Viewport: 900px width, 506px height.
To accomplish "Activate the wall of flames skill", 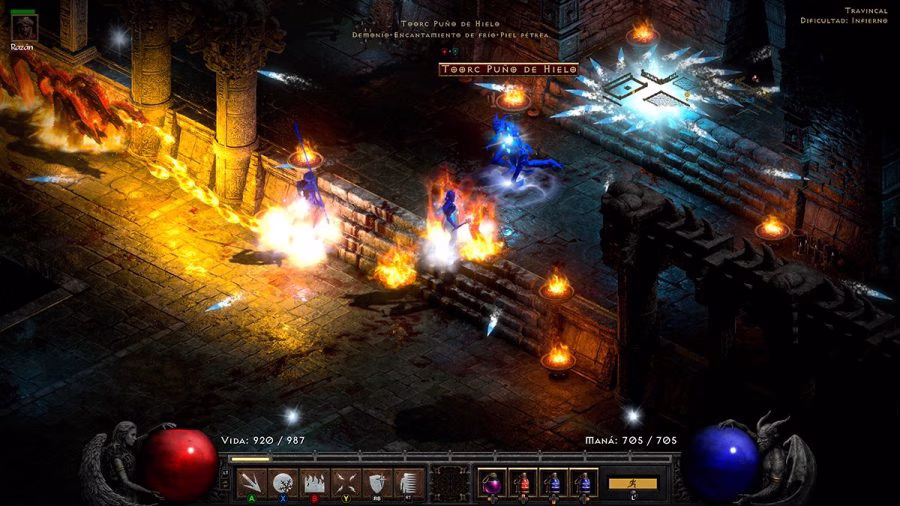I will coord(315,482).
